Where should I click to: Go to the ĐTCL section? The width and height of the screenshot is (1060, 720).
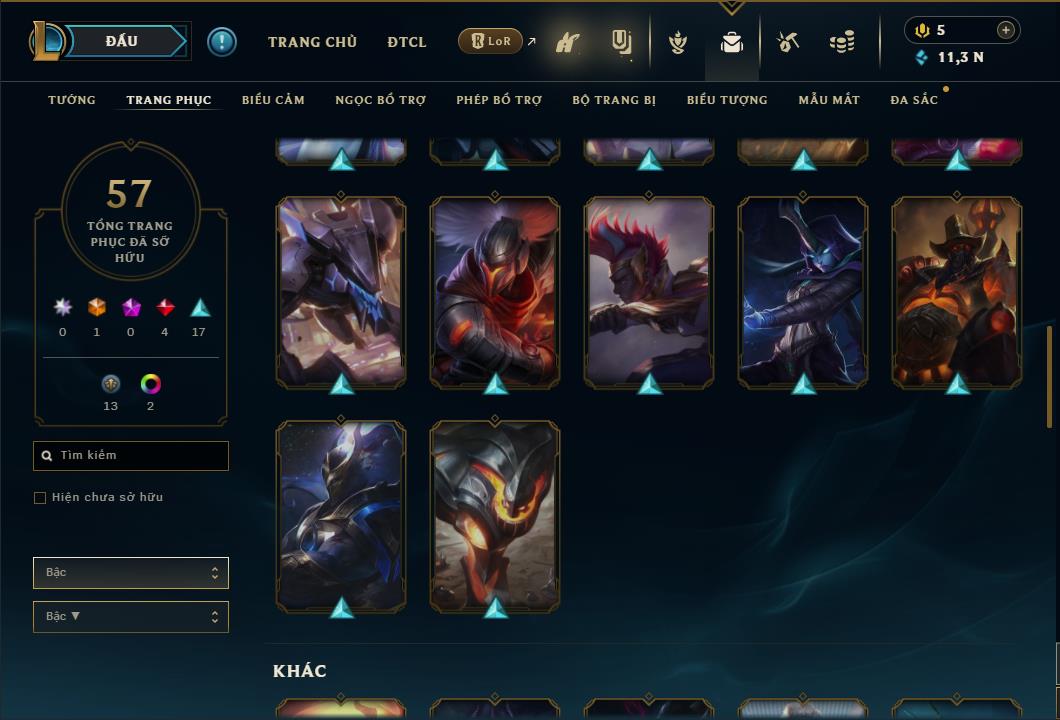pos(407,42)
